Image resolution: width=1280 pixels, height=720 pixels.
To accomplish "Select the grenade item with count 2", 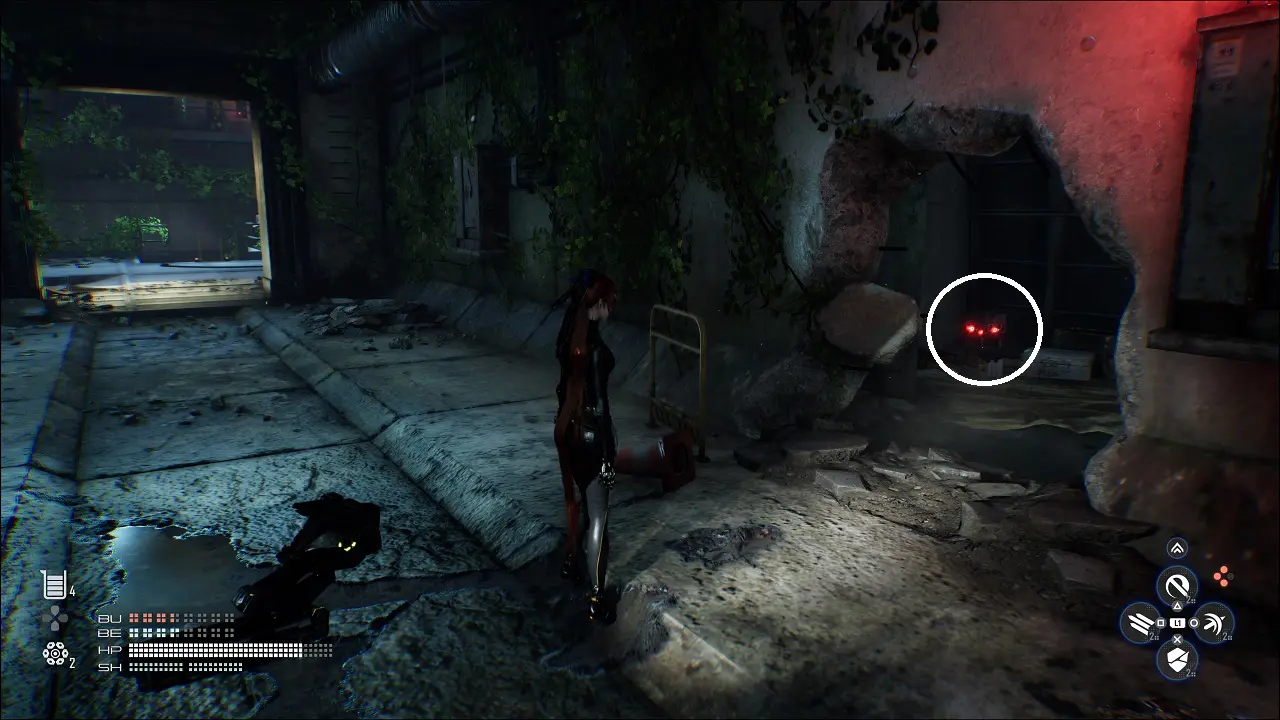I will (x=54, y=654).
